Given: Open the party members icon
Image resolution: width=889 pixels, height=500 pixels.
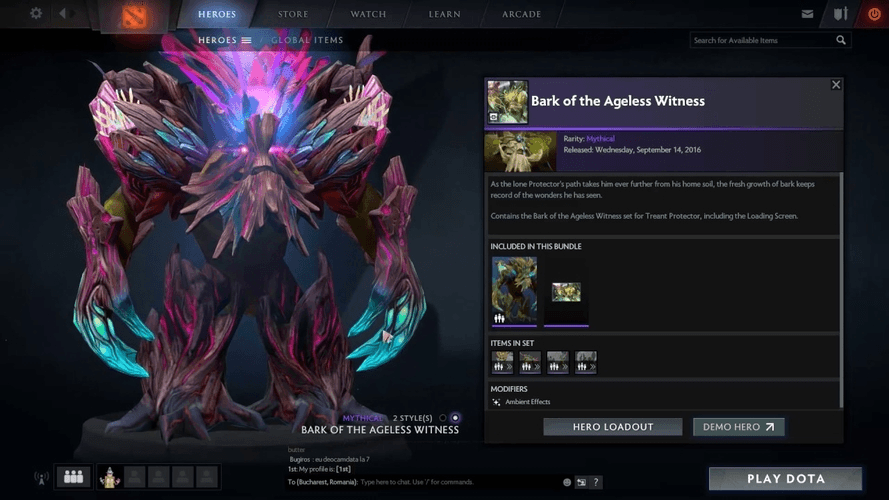Looking at the screenshot, I should point(73,477).
